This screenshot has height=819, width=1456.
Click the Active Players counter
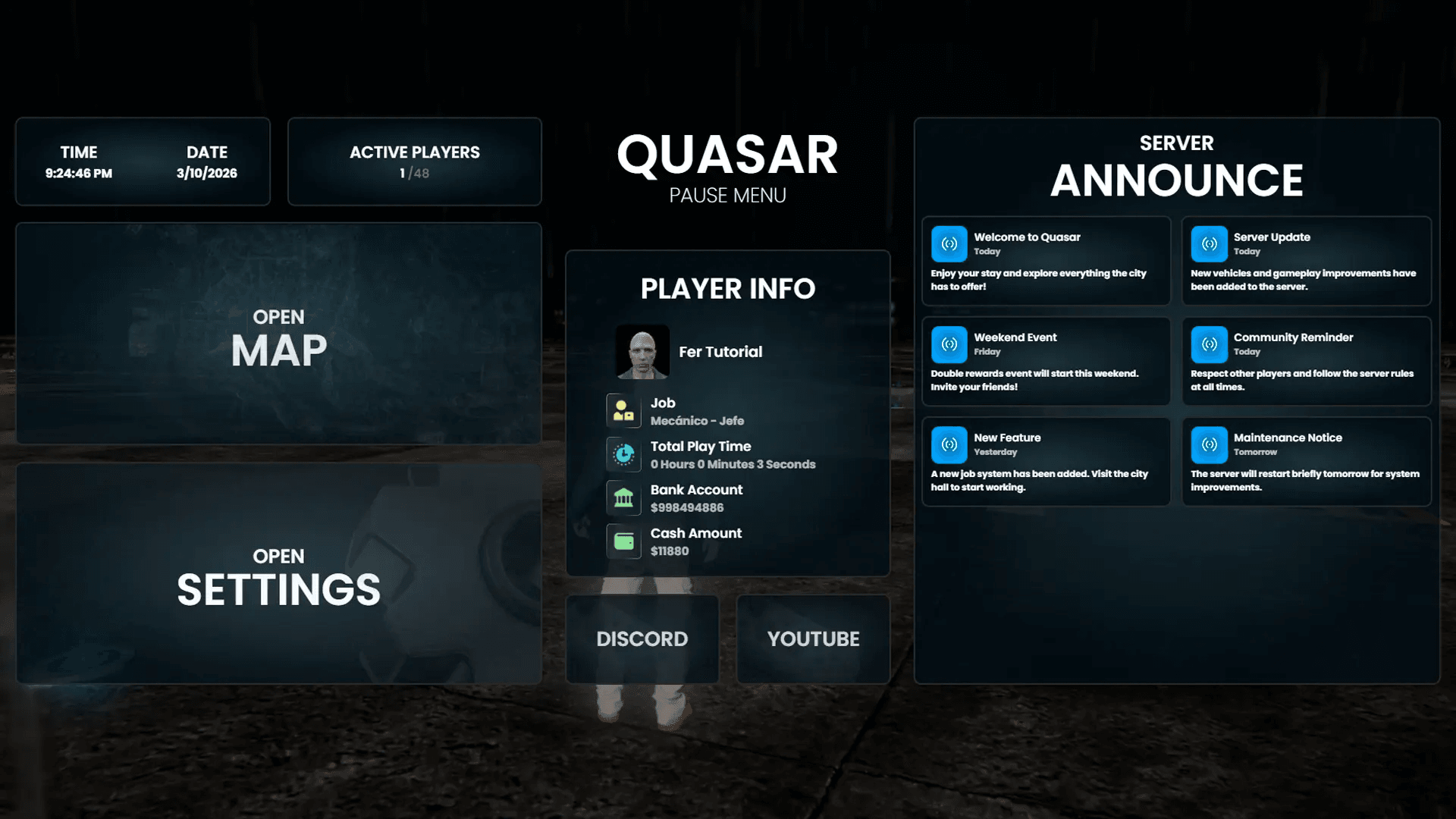(414, 161)
